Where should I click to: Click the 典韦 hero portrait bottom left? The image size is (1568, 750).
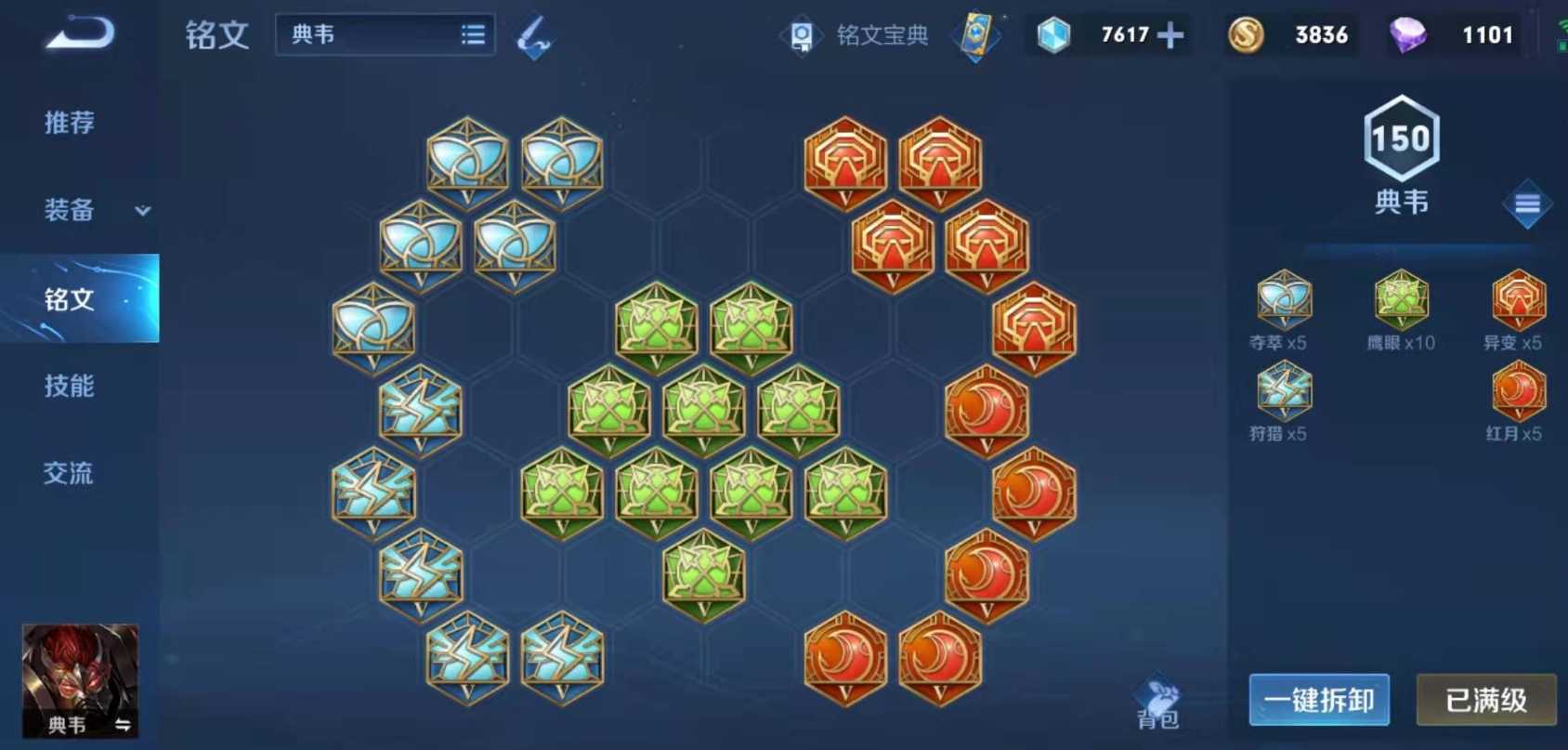80,678
